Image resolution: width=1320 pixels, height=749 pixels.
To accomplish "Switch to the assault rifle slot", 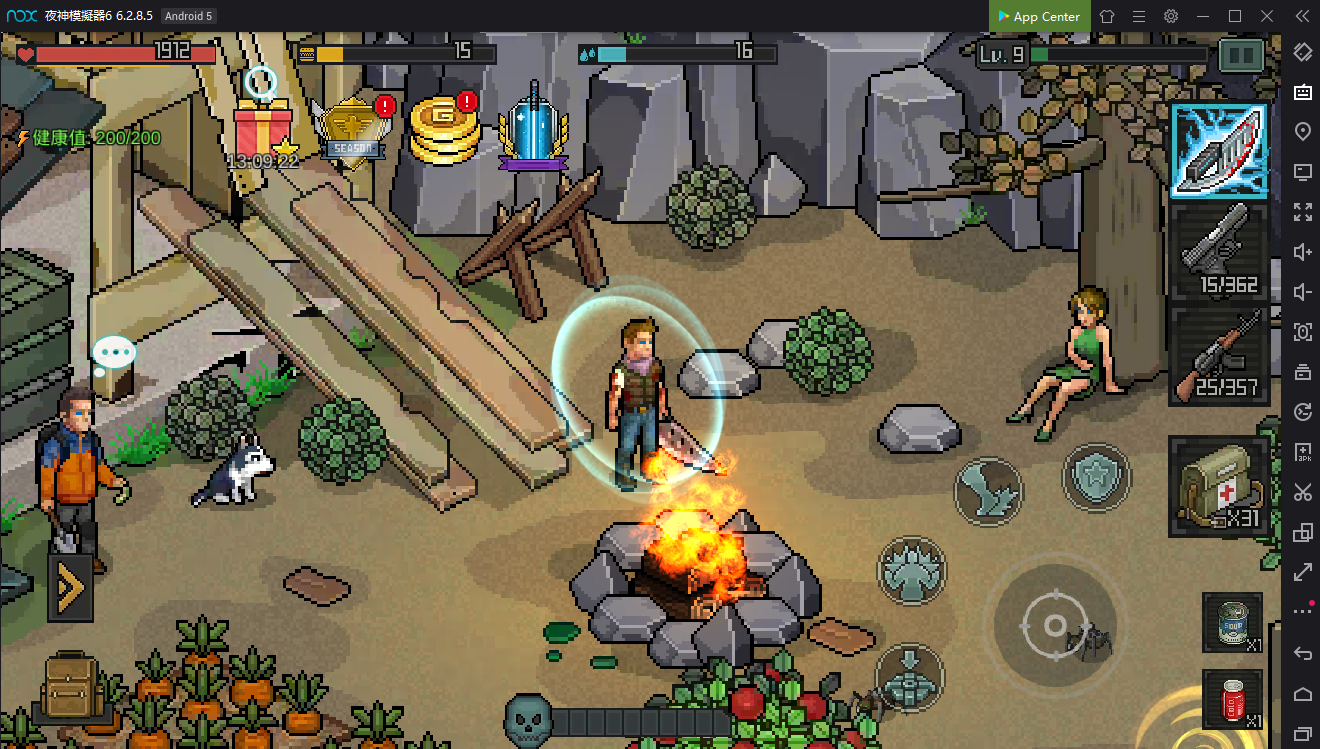I will (x=1219, y=355).
